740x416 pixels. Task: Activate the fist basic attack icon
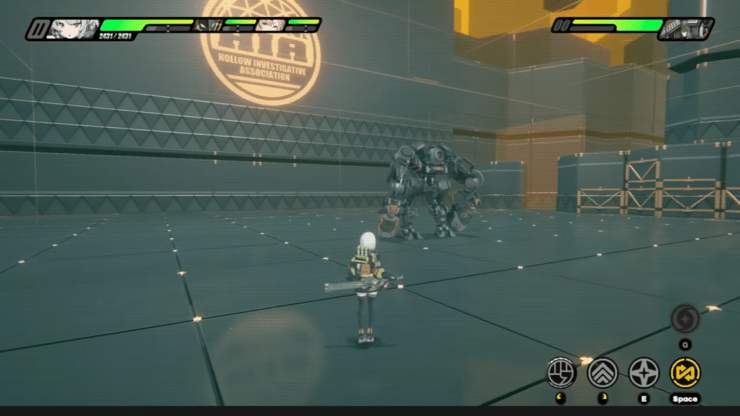562,373
